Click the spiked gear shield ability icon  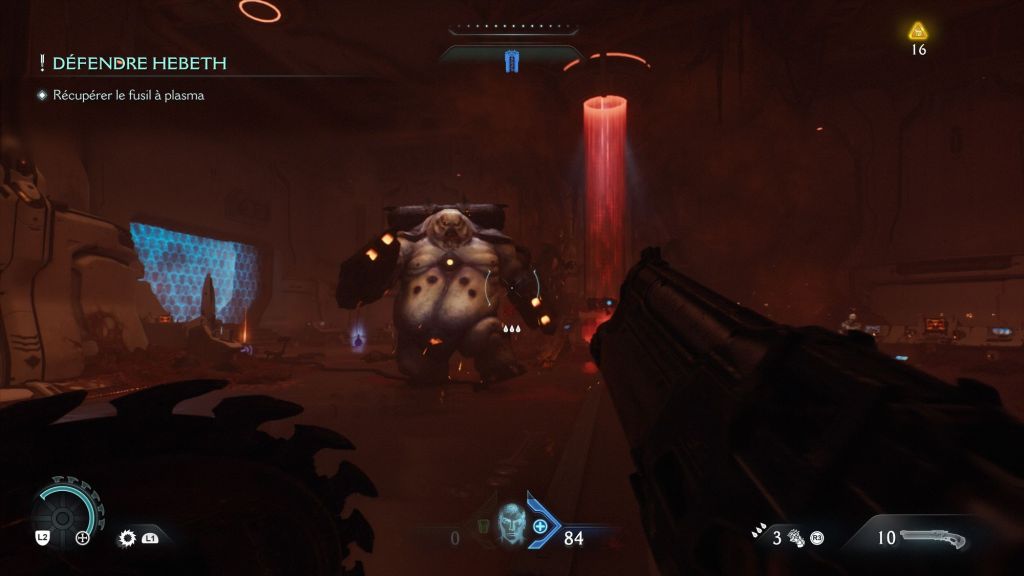point(127,538)
